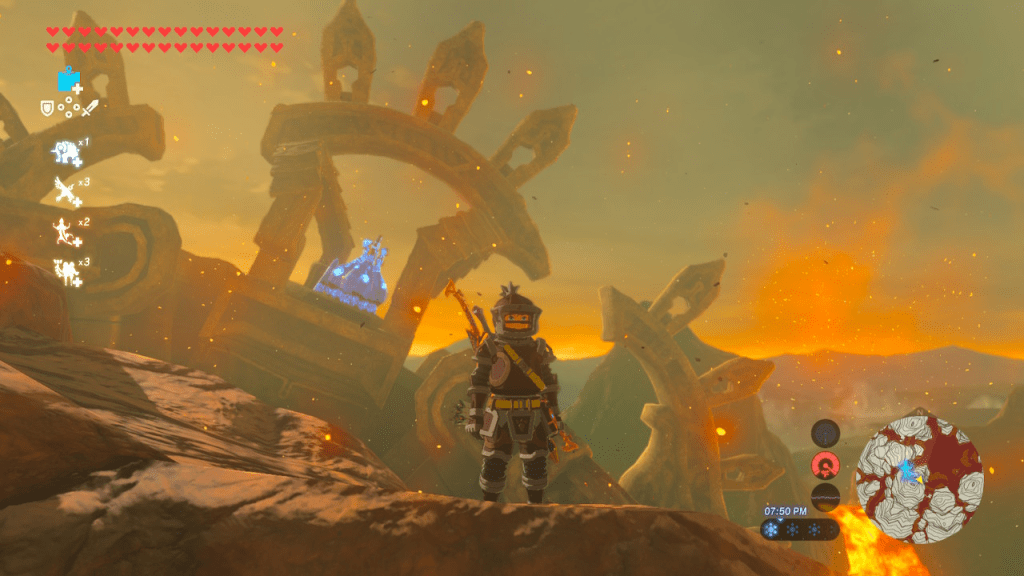This screenshot has width=1024, height=576.
Task: Activate Revali's Gale bird icon
Action: (x=66, y=189)
